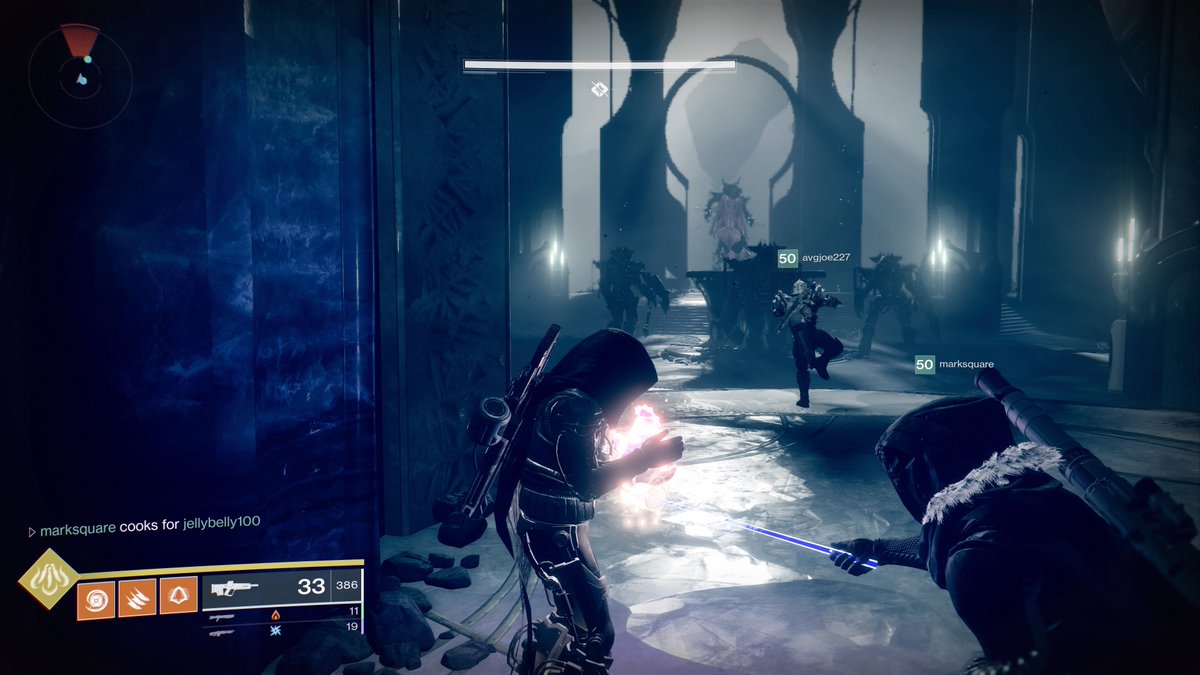This screenshot has width=1200, height=675.
Task: Select the equipped rifle weapon slot
Action: [282, 588]
